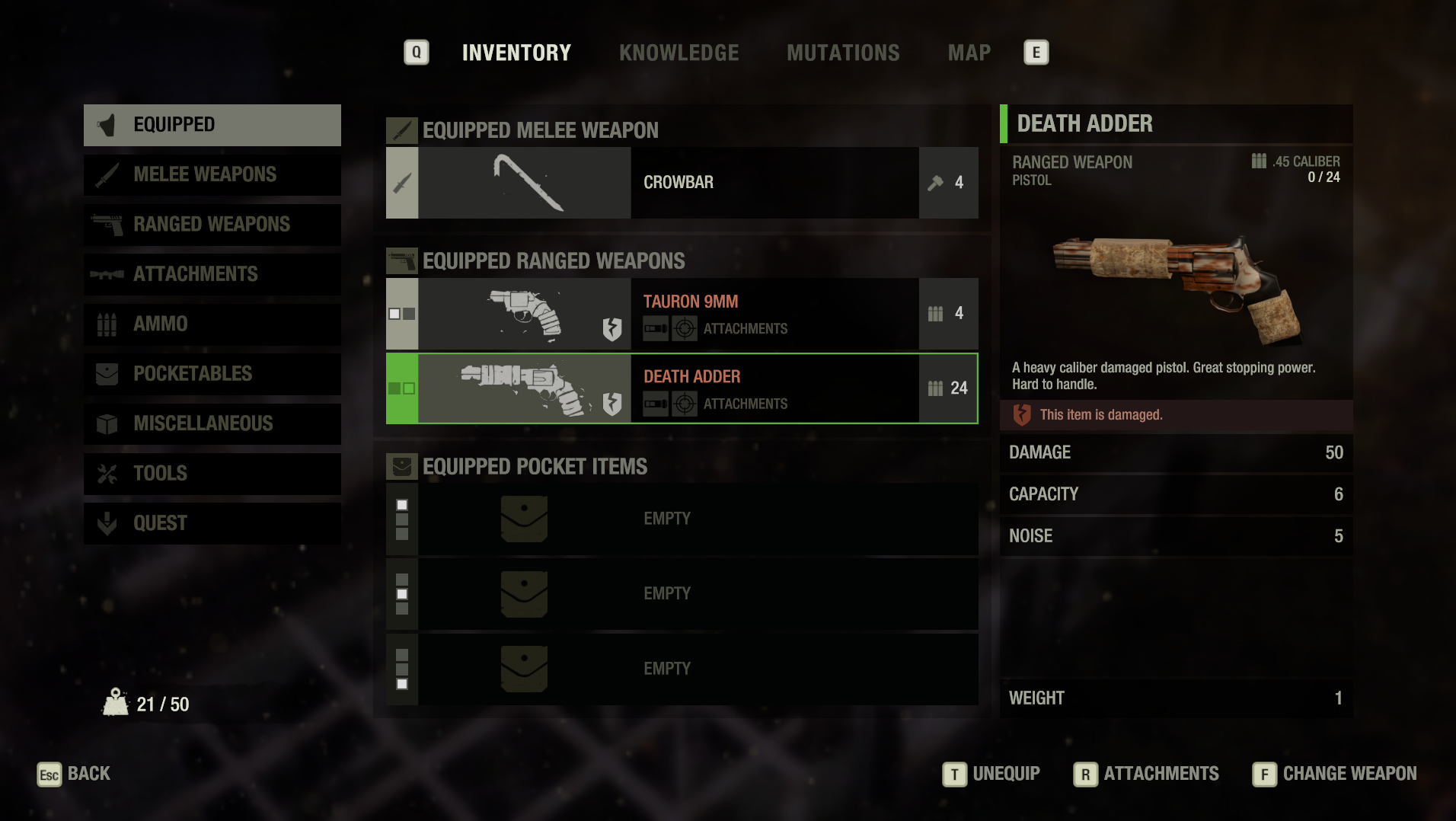Select the Attachments category

coord(212,274)
